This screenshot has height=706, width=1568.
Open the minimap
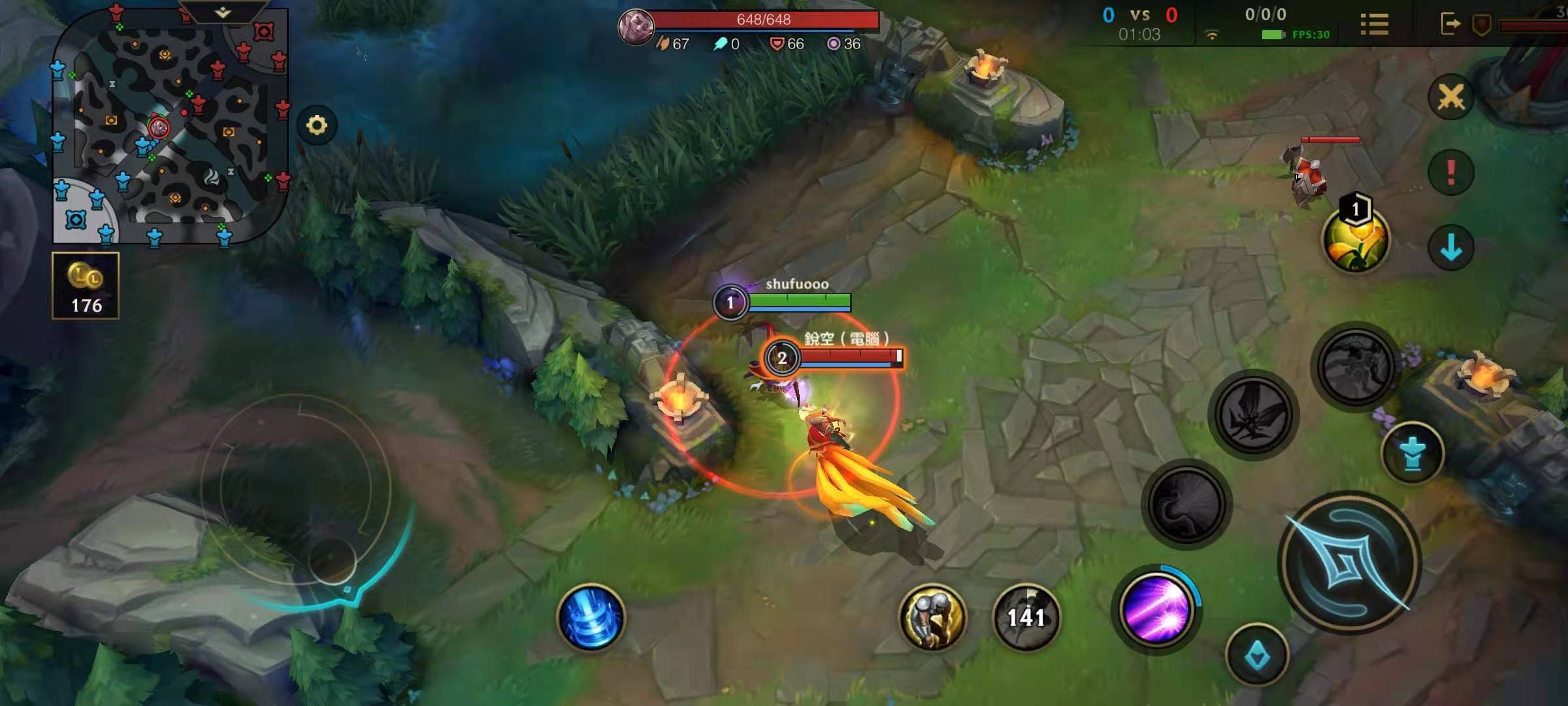click(x=170, y=127)
